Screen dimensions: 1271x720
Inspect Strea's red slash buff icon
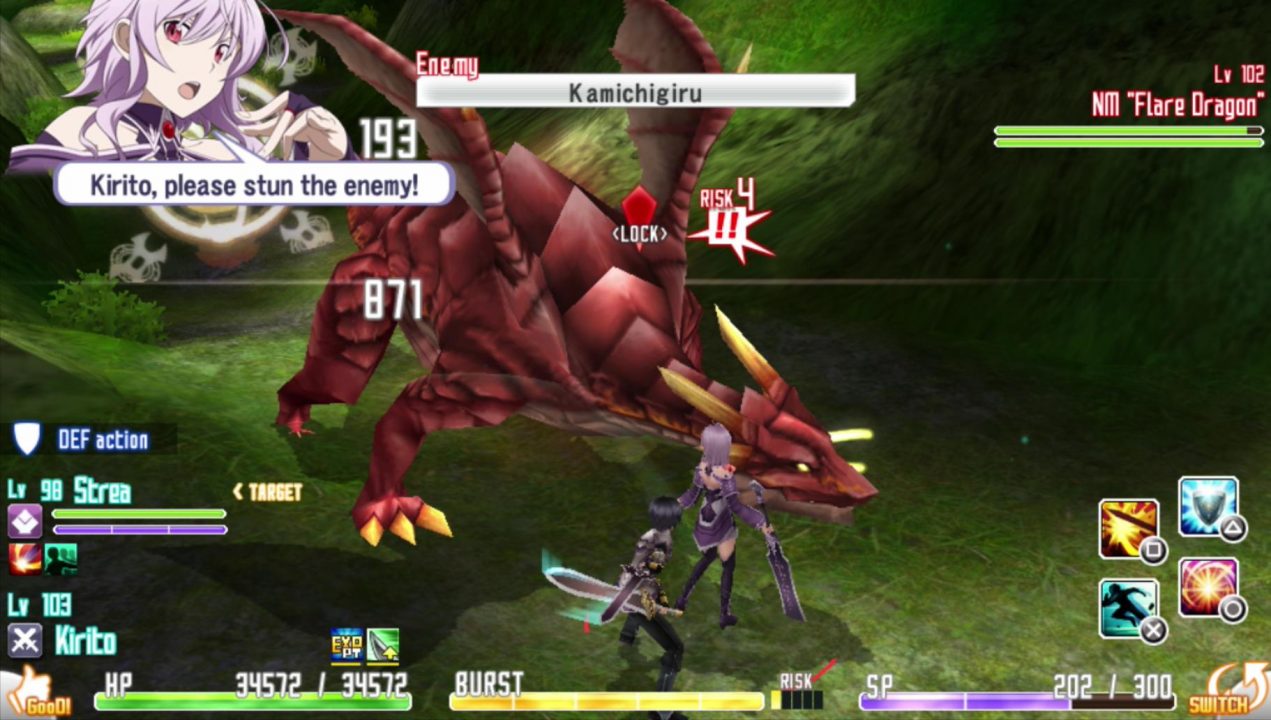point(25,559)
